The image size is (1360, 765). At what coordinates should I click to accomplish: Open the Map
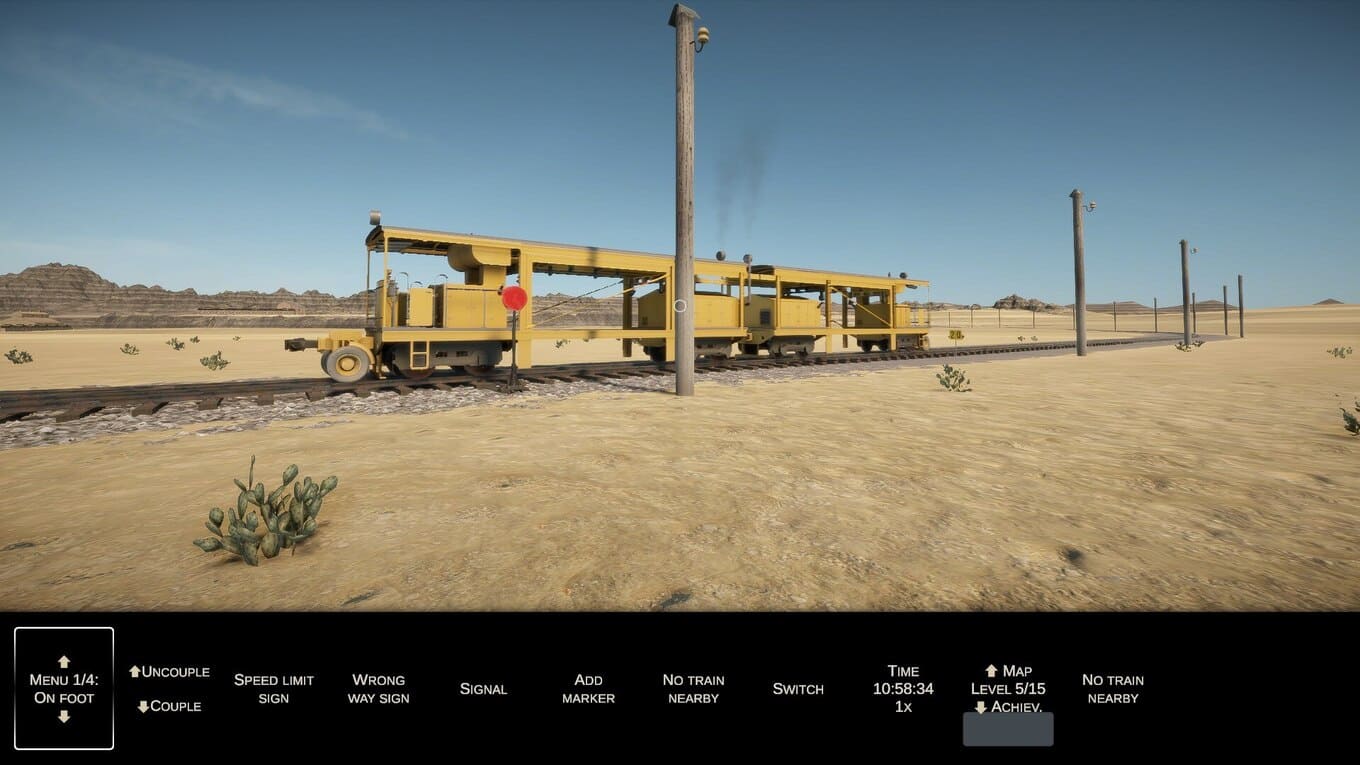[x=1008, y=671]
